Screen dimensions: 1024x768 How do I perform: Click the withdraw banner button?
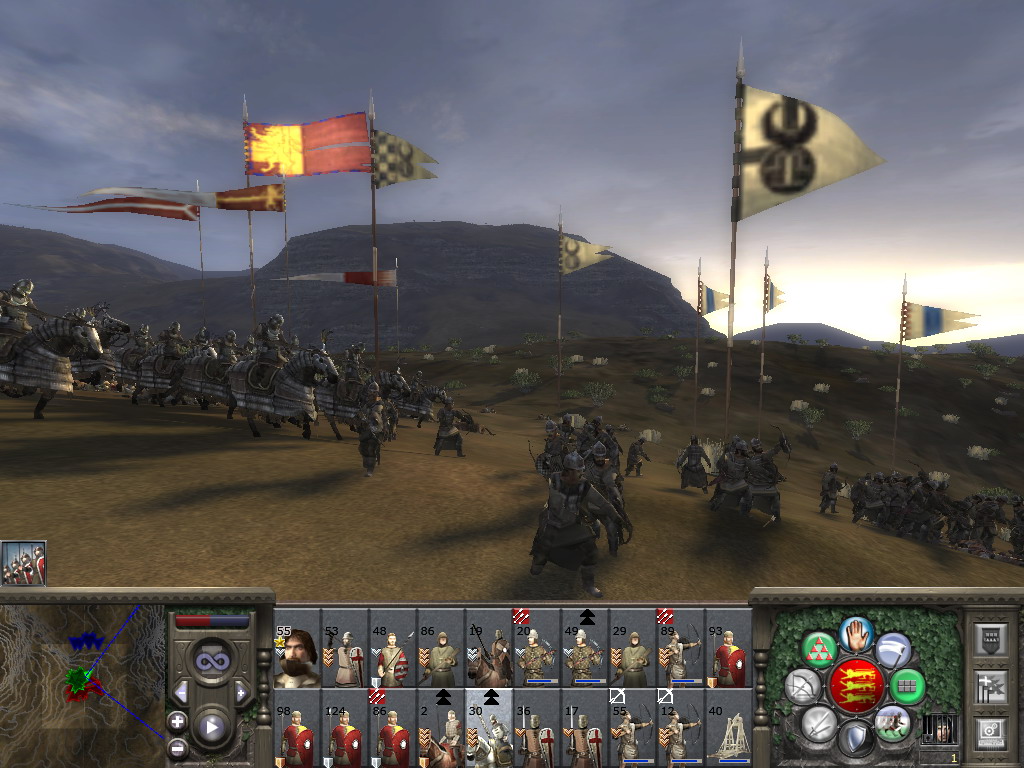tap(893, 650)
